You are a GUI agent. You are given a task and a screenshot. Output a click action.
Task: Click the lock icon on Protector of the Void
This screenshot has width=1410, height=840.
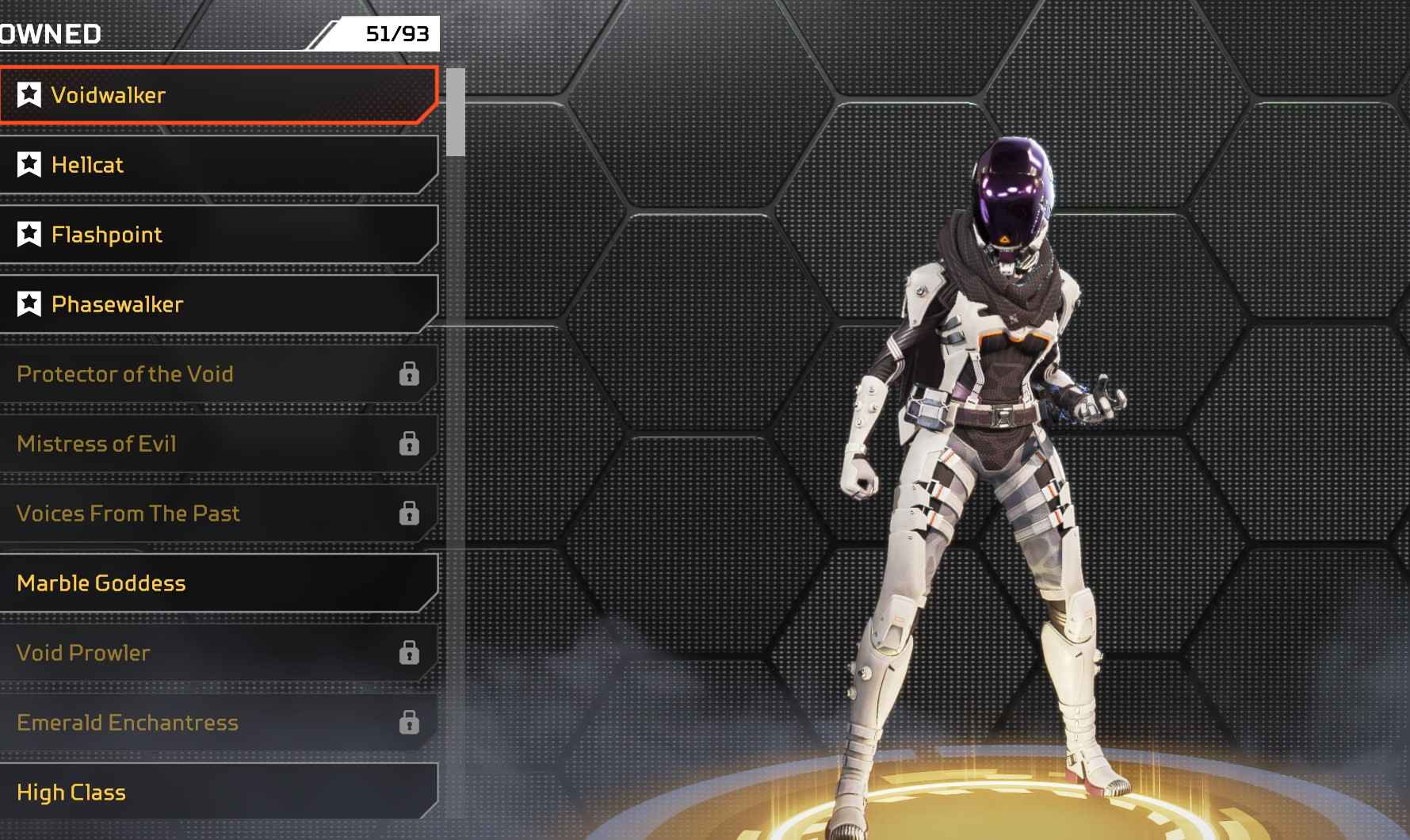point(410,374)
